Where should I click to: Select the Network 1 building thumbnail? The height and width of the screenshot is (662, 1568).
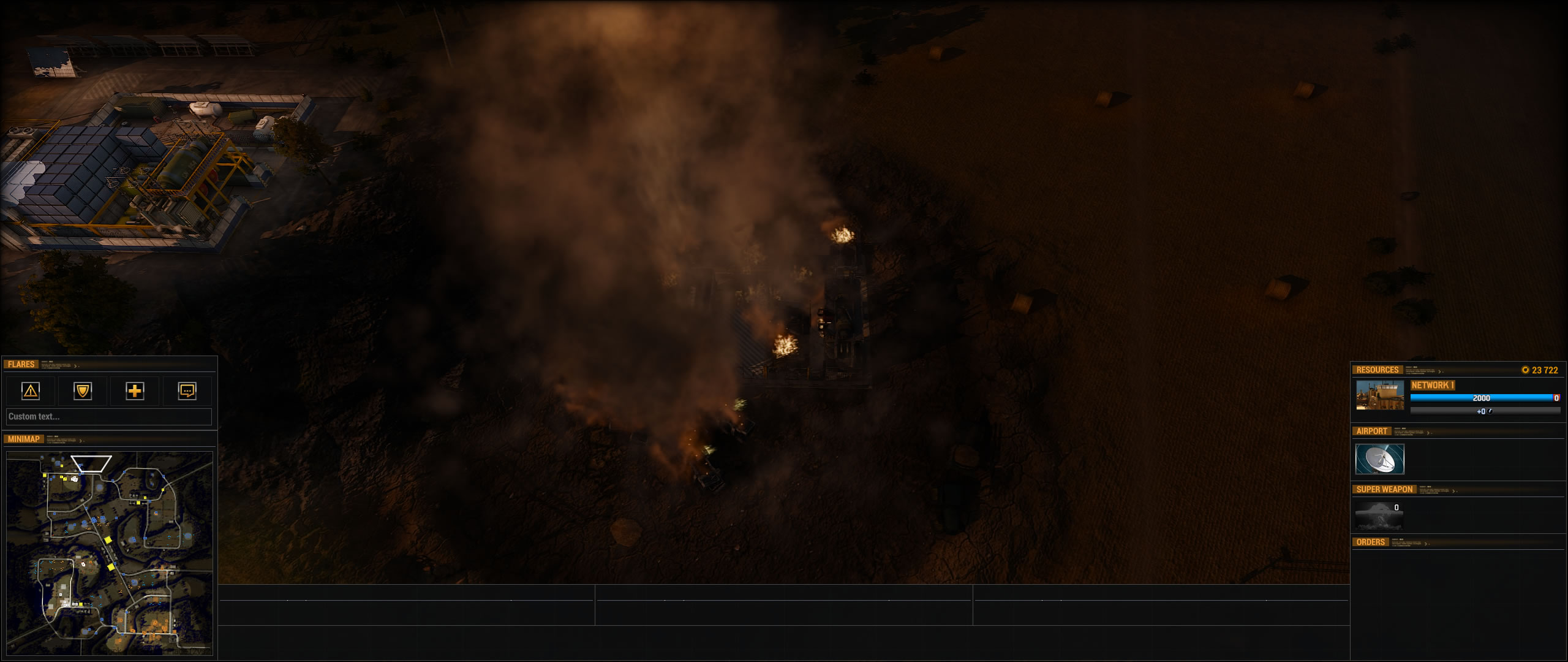(1379, 395)
